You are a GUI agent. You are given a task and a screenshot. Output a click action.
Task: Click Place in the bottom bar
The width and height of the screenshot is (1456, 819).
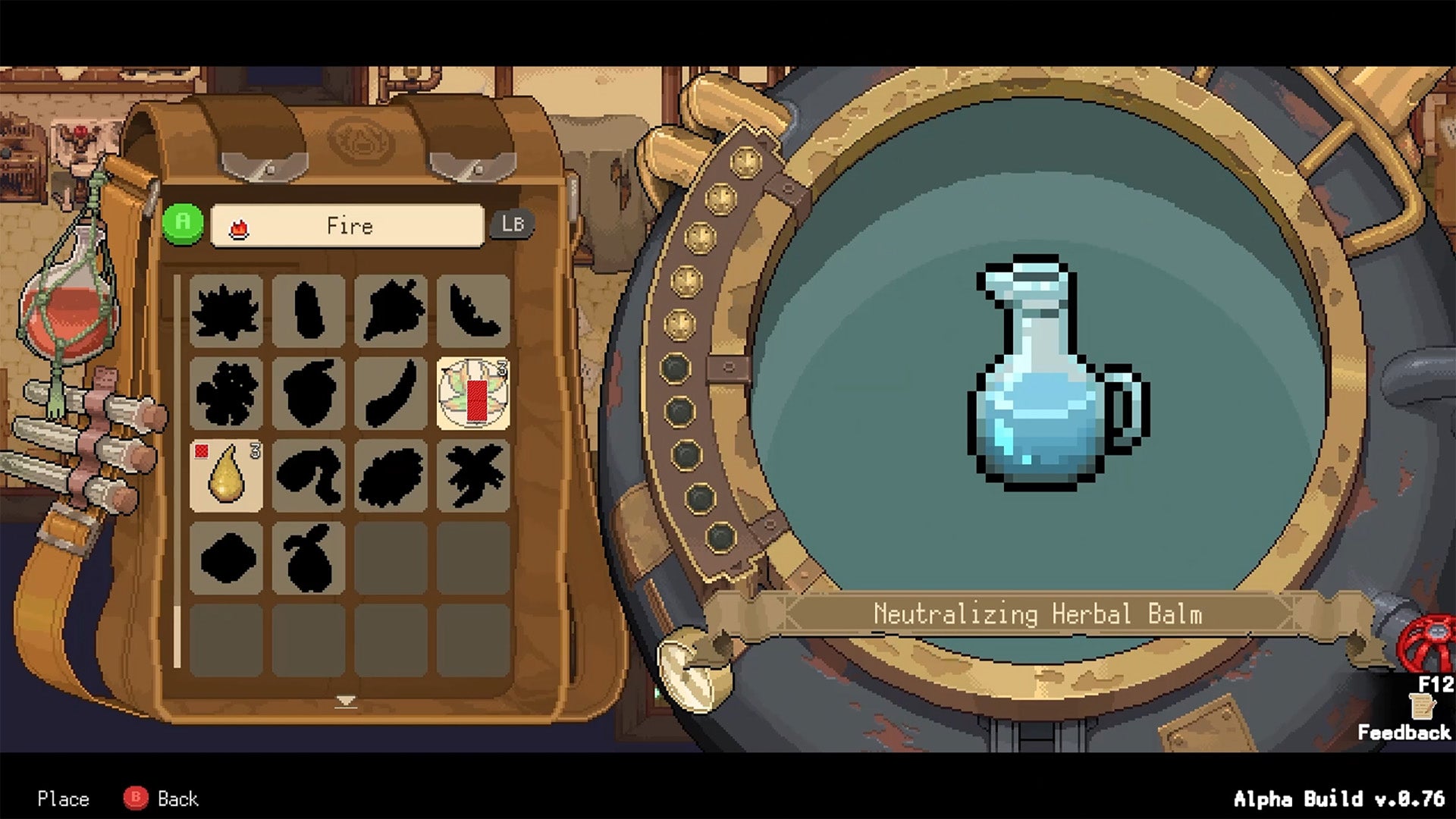pyautogui.click(x=64, y=798)
